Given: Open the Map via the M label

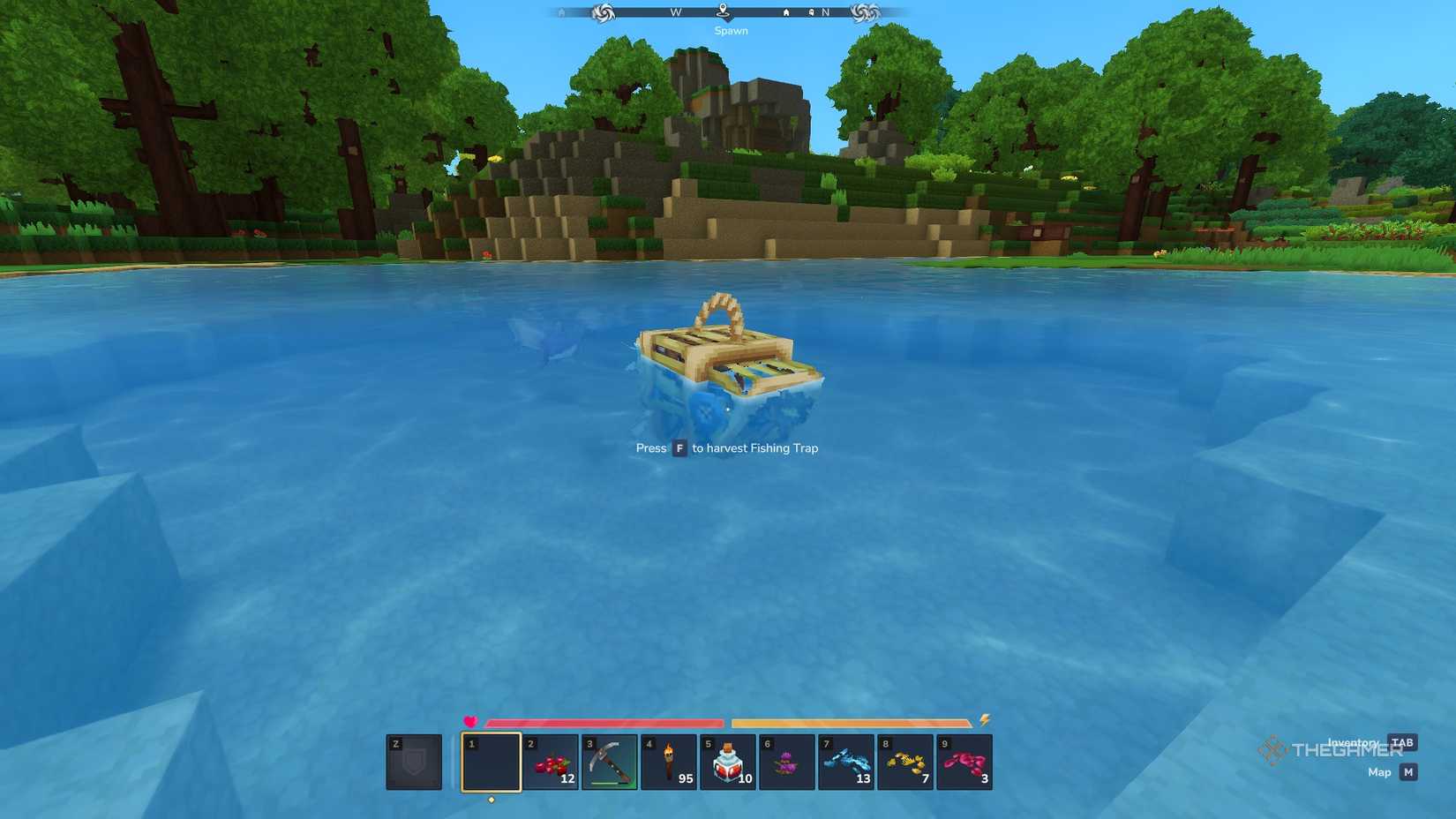Looking at the screenshot, I should pos(1405,772).
